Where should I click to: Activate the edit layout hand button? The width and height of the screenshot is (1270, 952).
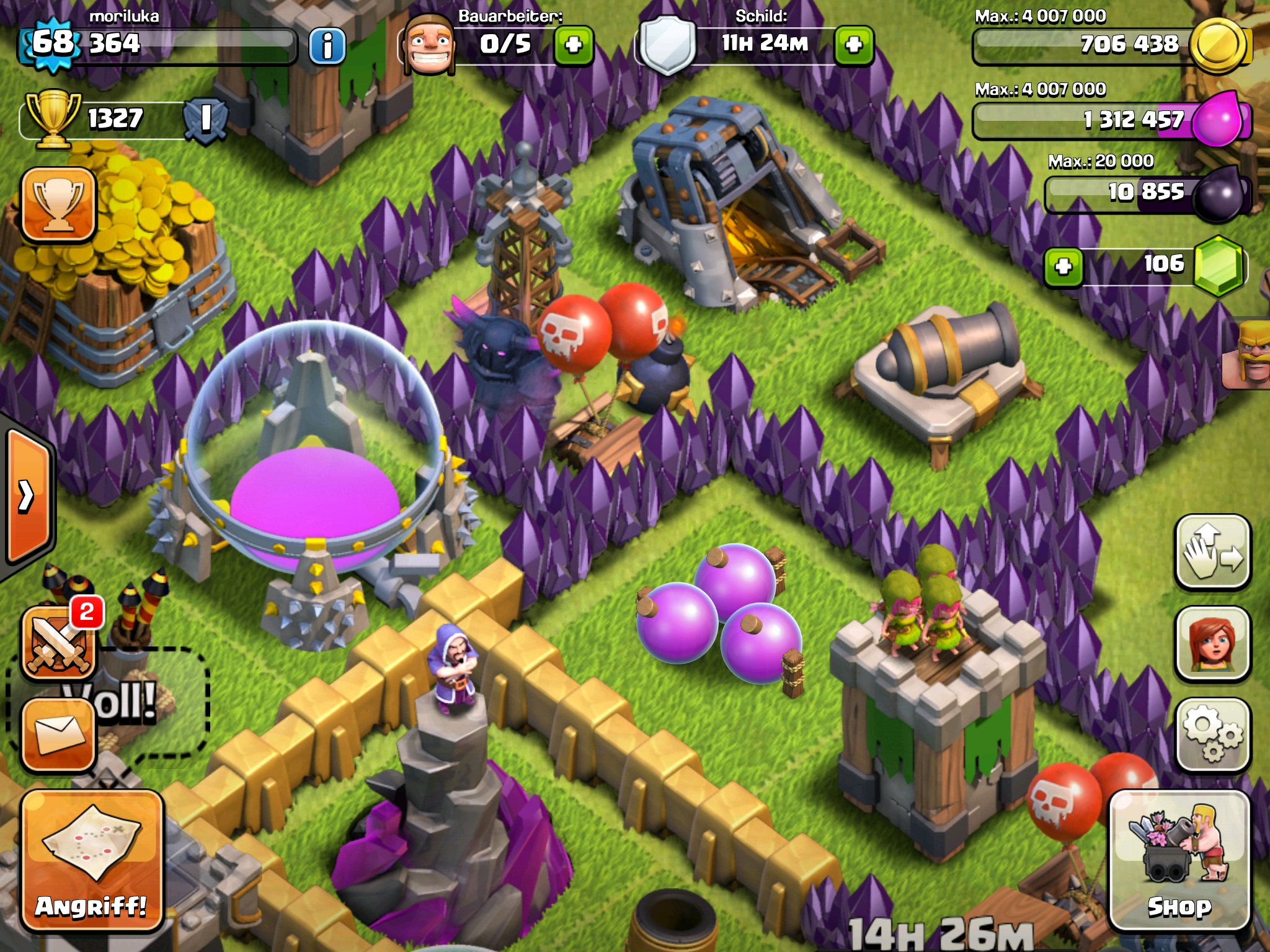point(1212,552)
